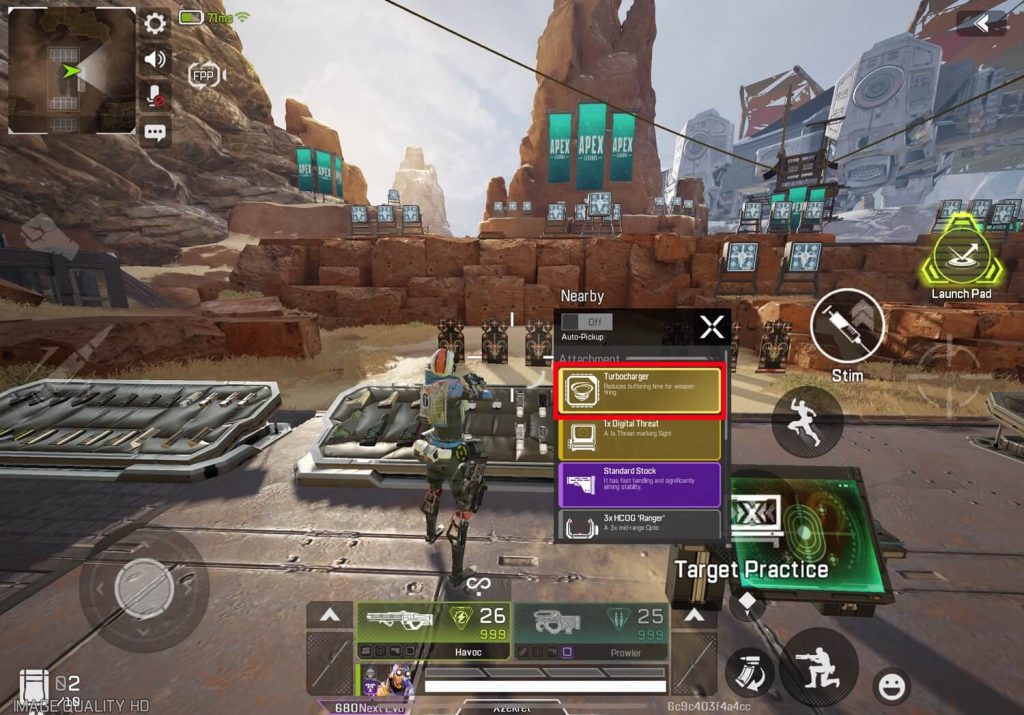The width and height of the screenshot is (1024, 715).
Task: Unmute the microphone icon
Action: click(x=155, y=95)
